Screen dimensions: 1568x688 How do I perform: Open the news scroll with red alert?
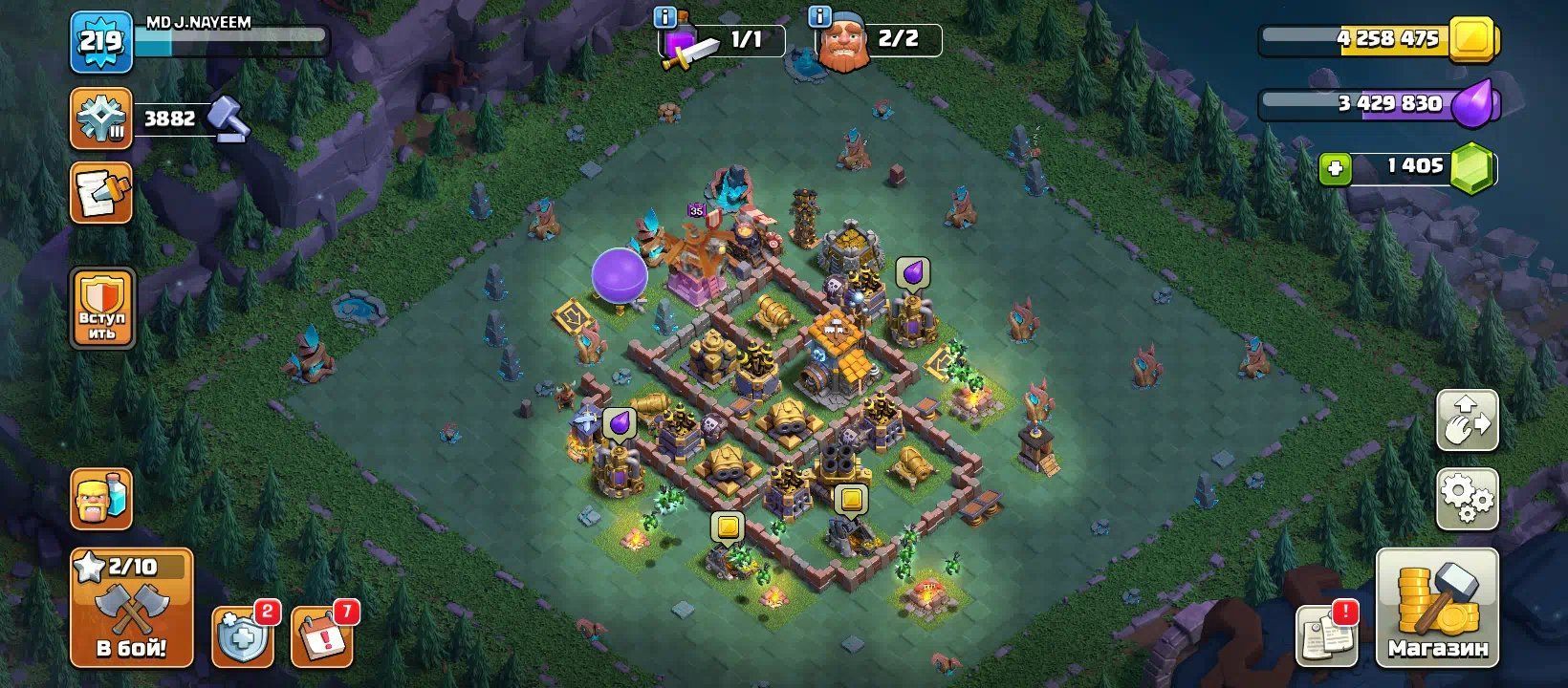coord(1325,634)
